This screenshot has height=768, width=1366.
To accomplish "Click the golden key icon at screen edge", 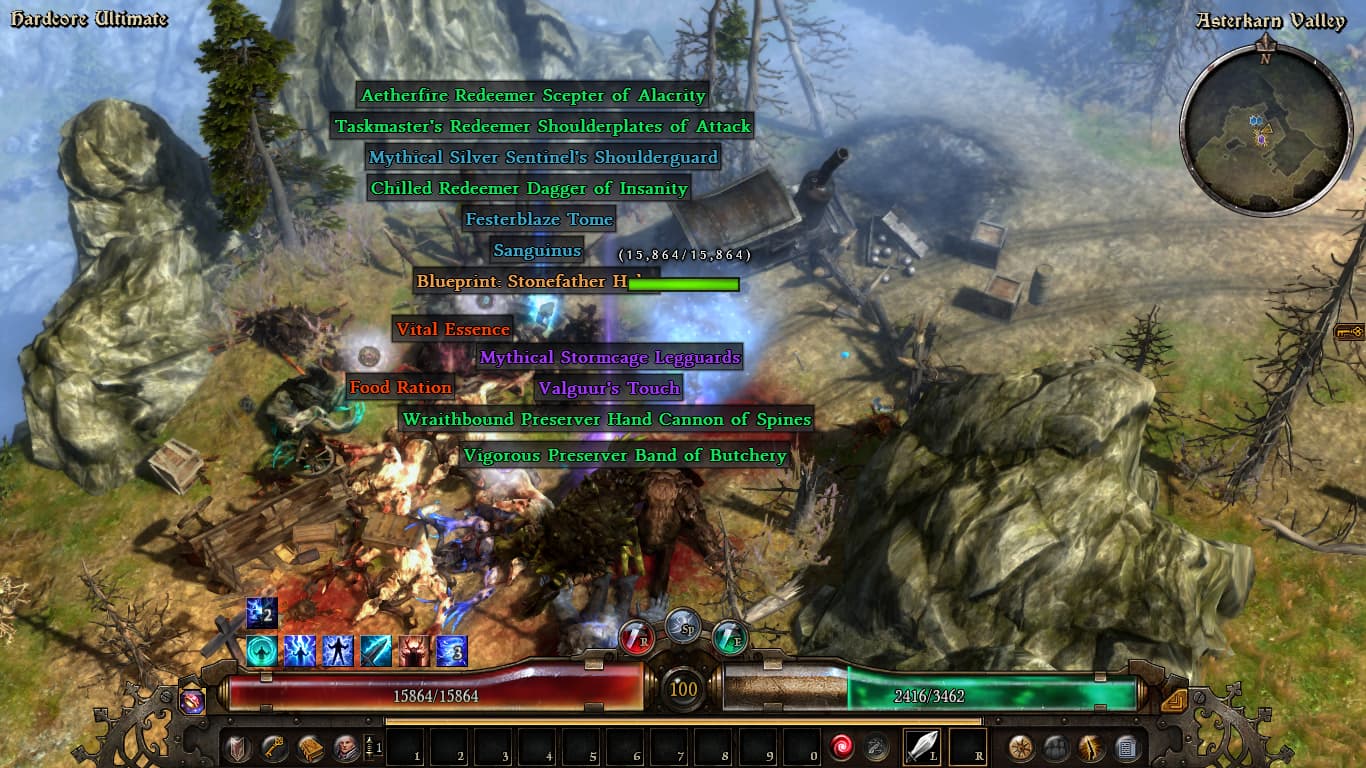I will tap(1350, 332).
